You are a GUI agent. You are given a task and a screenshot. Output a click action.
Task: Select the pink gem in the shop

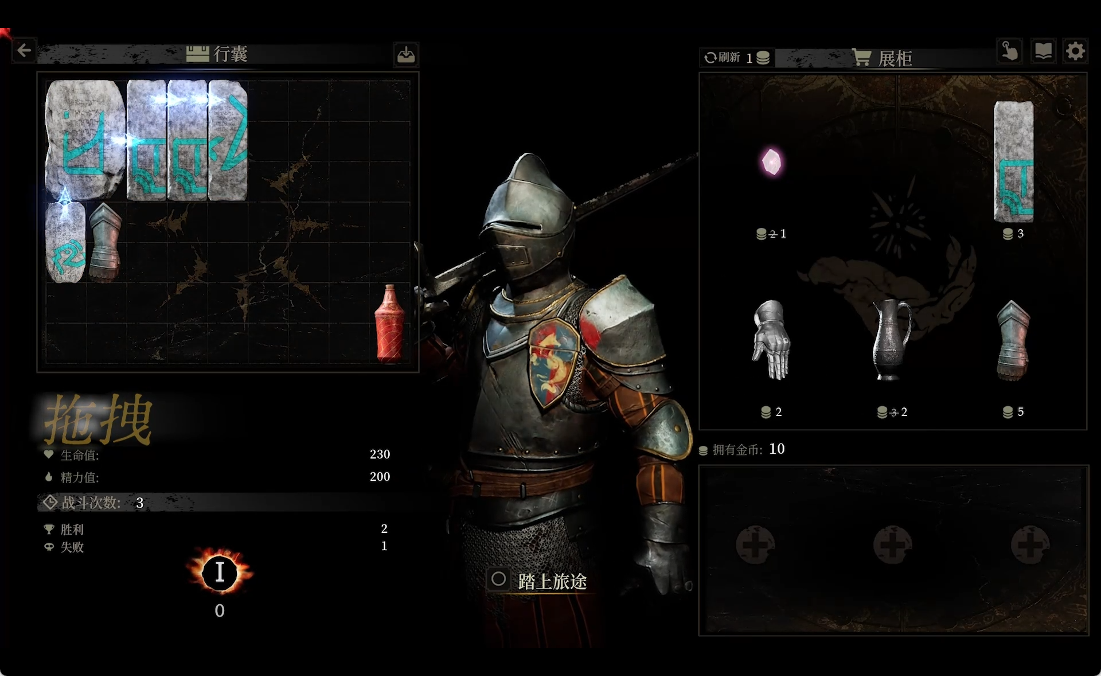[x=772, y=160]
